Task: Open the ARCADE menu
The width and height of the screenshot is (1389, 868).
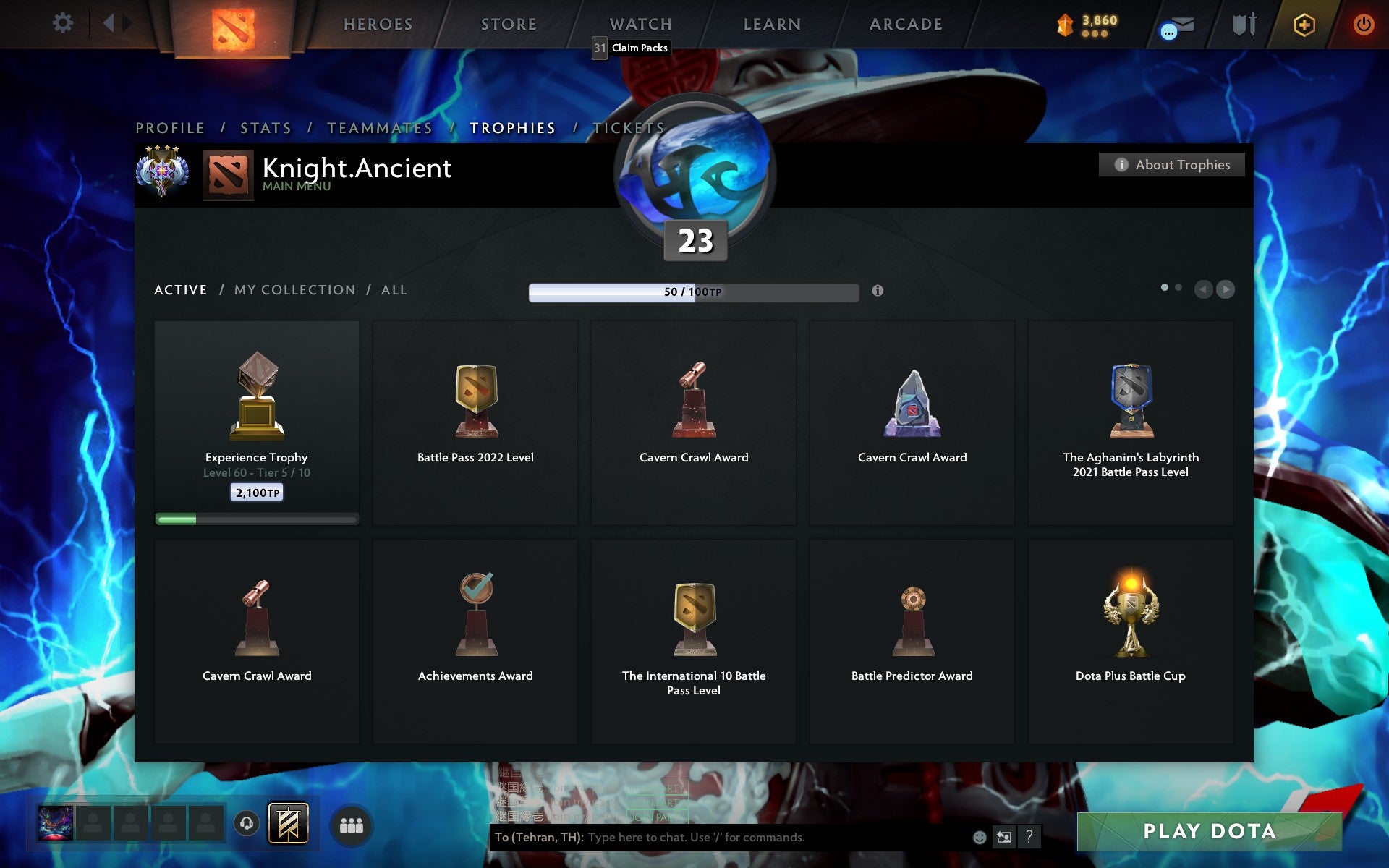Action: (904, 24)
